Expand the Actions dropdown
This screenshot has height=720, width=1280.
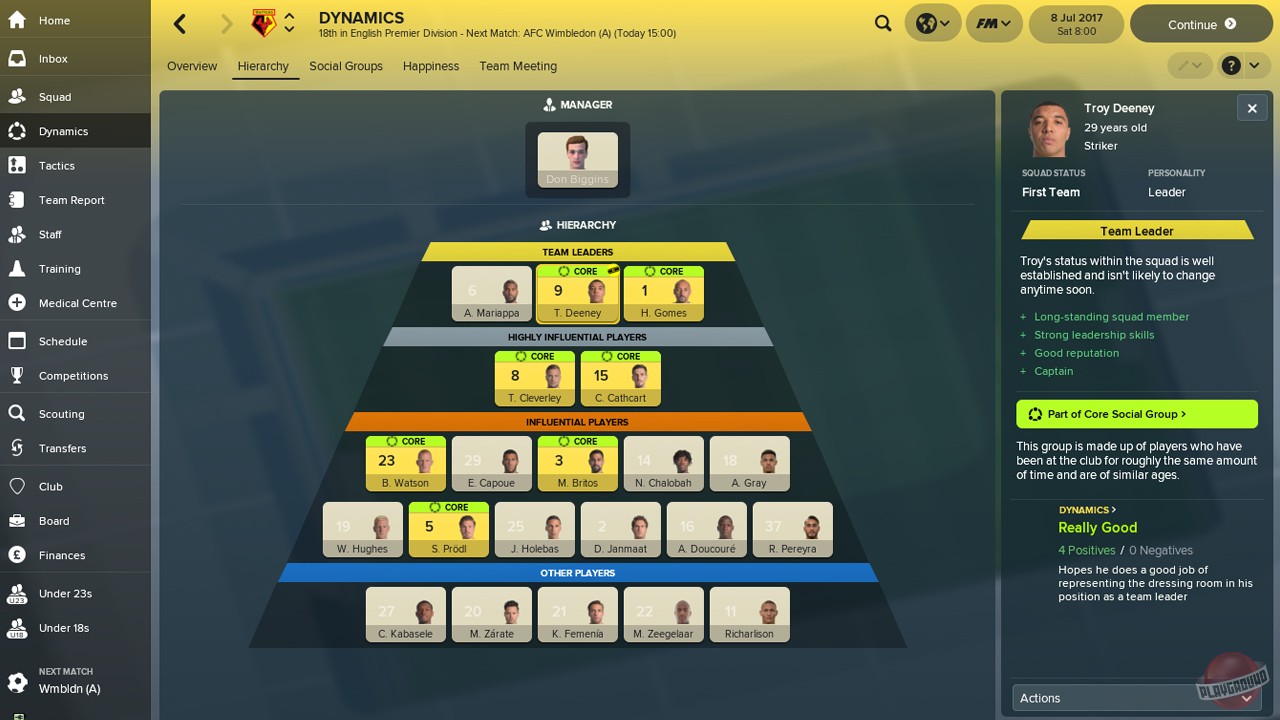pyautogui.click(x=1137, y=697)
